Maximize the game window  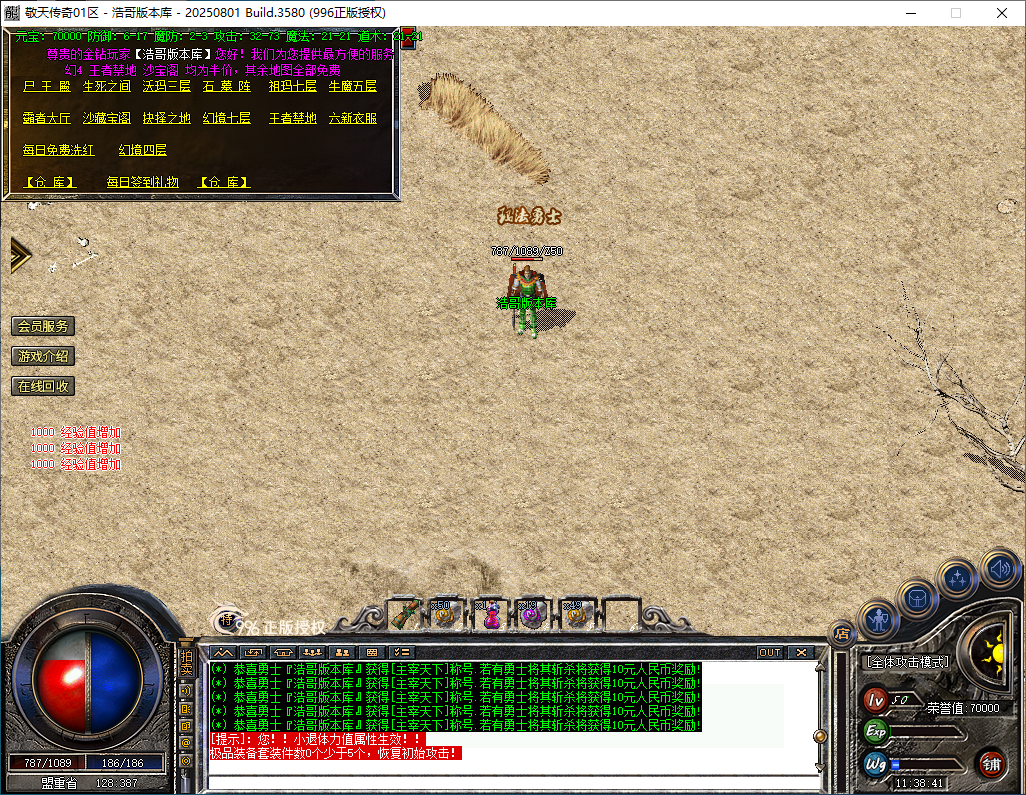[x=955, y=13]
